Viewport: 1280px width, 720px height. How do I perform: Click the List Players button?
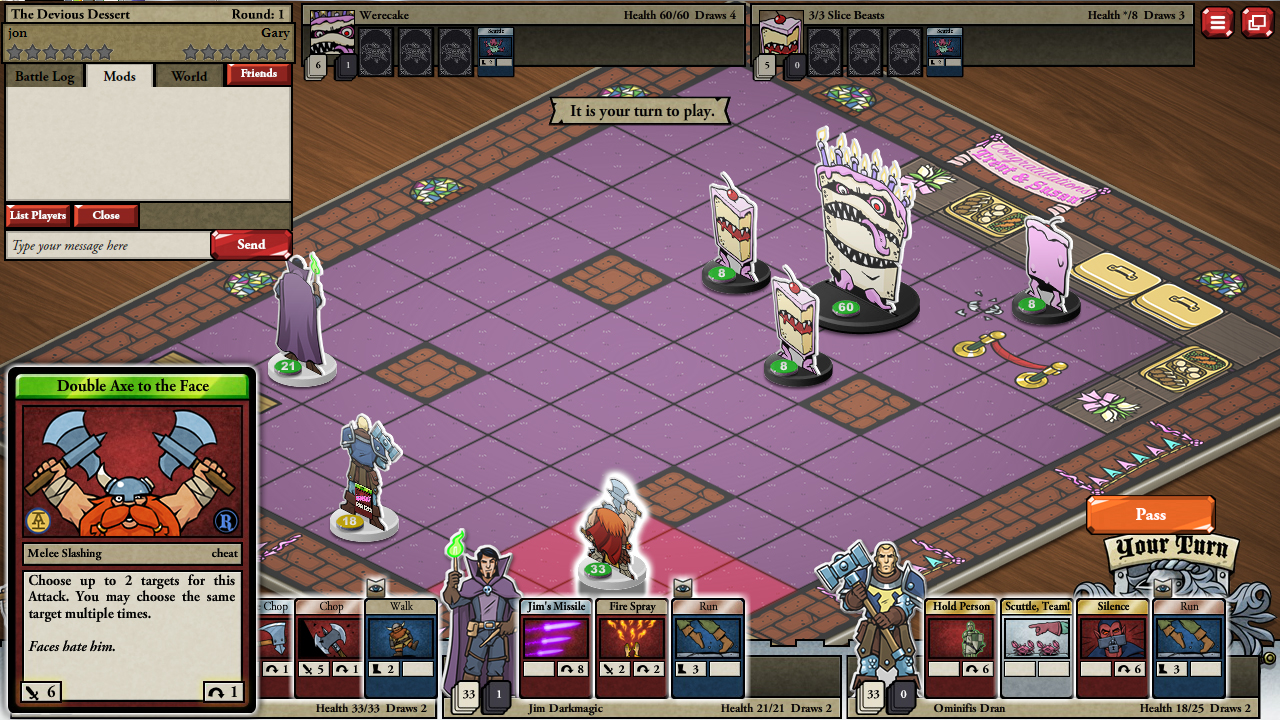point(38,215)
